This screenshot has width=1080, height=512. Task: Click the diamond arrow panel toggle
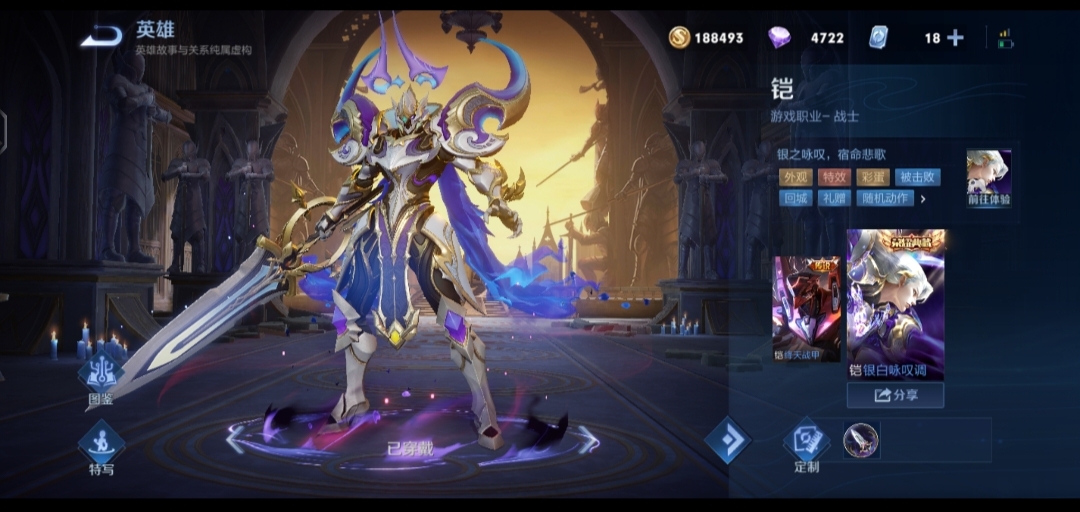point(727,440)
